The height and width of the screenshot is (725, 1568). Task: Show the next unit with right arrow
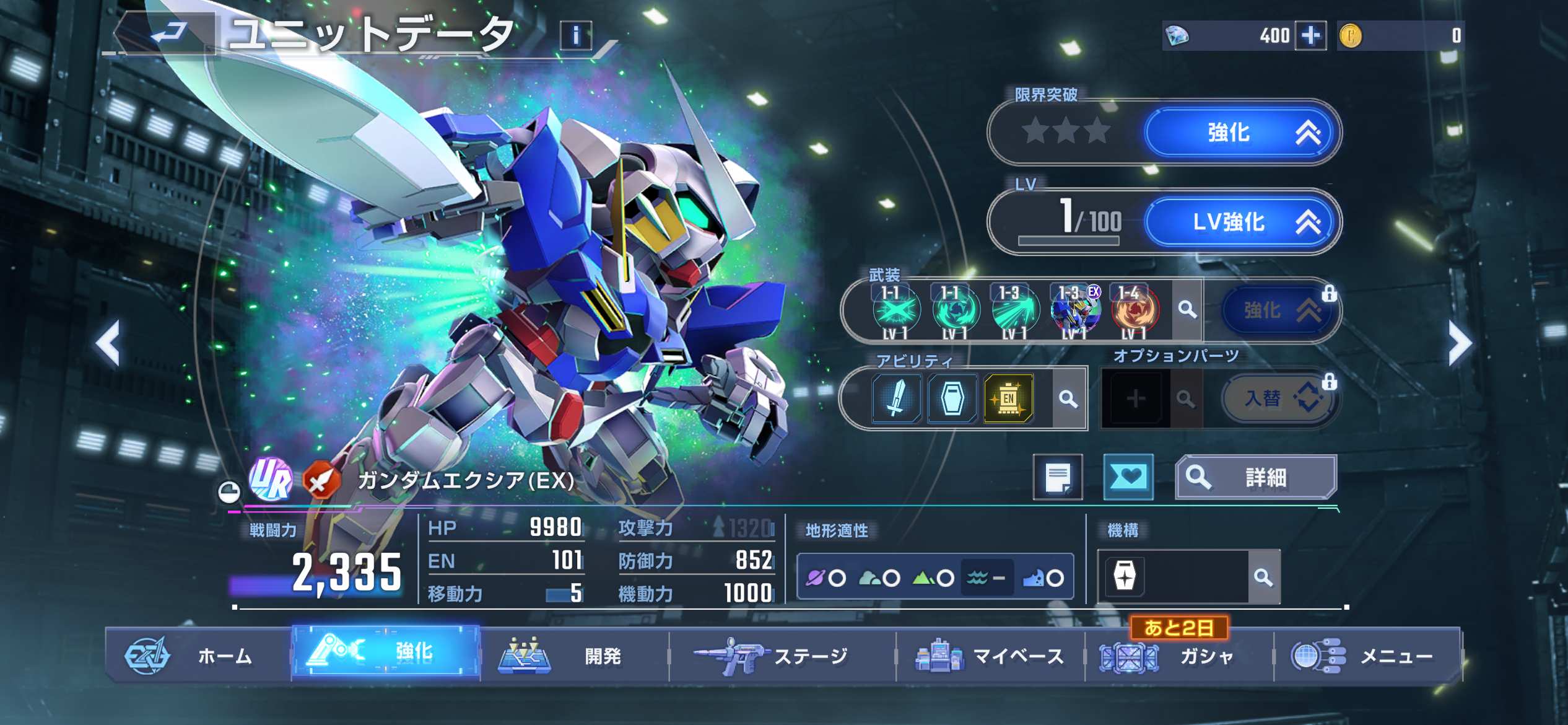1460,344
